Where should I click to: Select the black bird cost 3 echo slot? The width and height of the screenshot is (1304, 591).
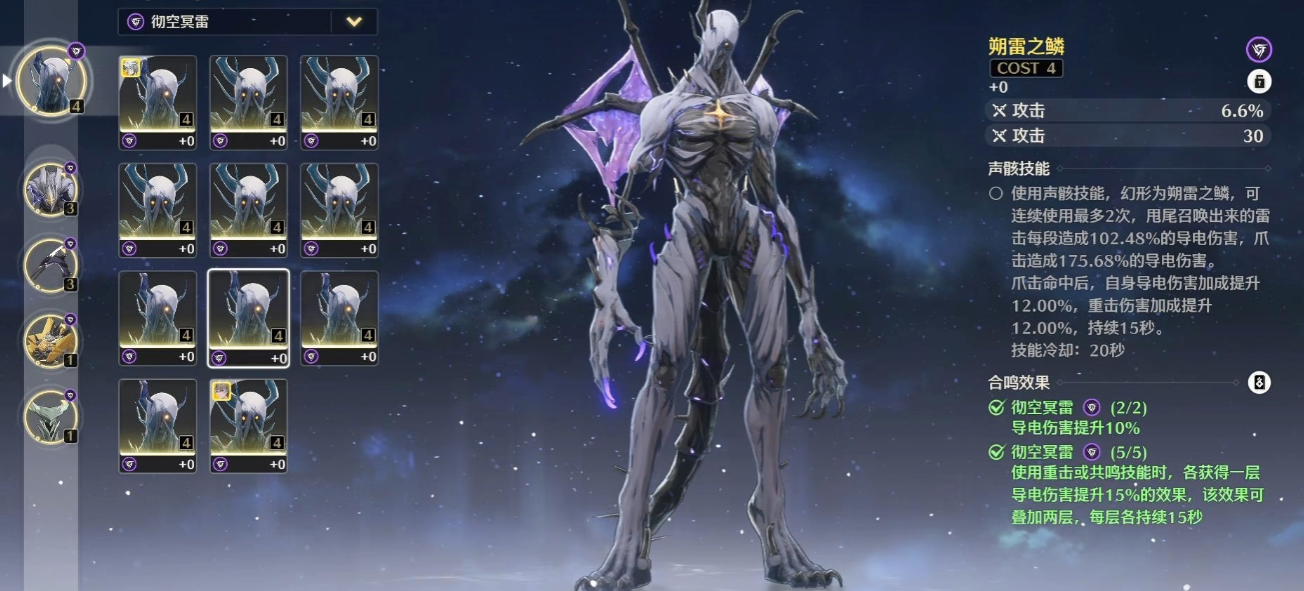(x=49, y=263)
